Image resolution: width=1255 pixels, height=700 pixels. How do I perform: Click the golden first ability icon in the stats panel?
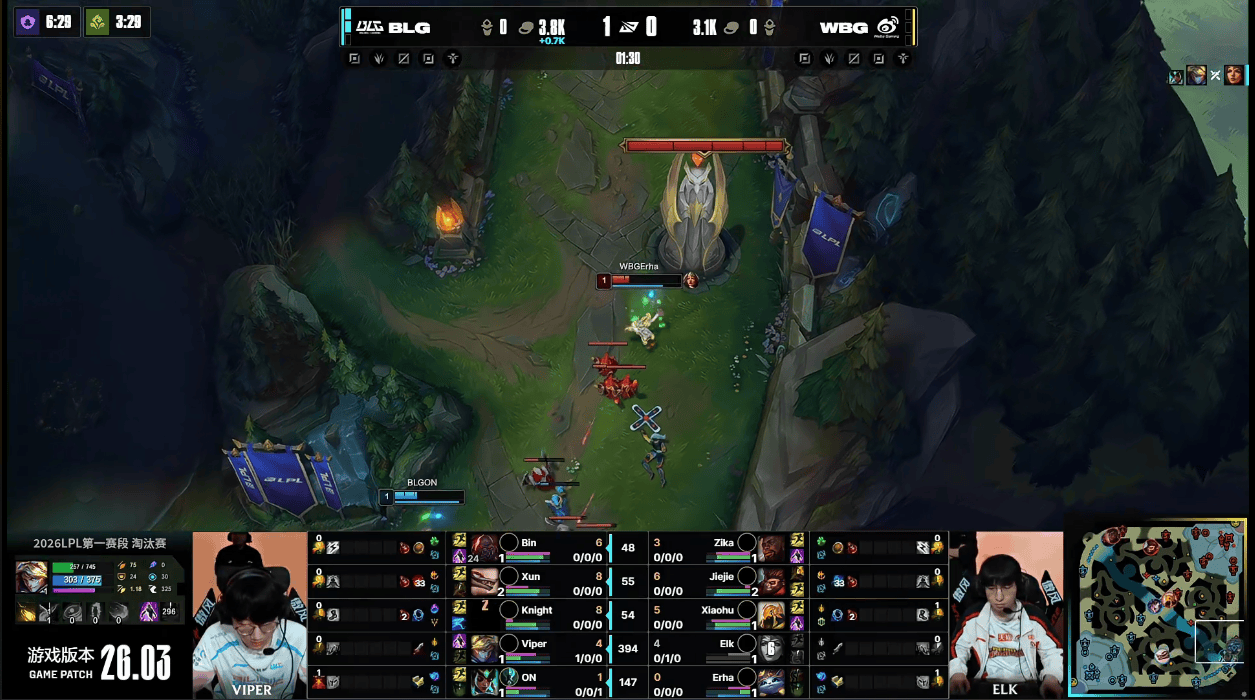pos(27,611)
